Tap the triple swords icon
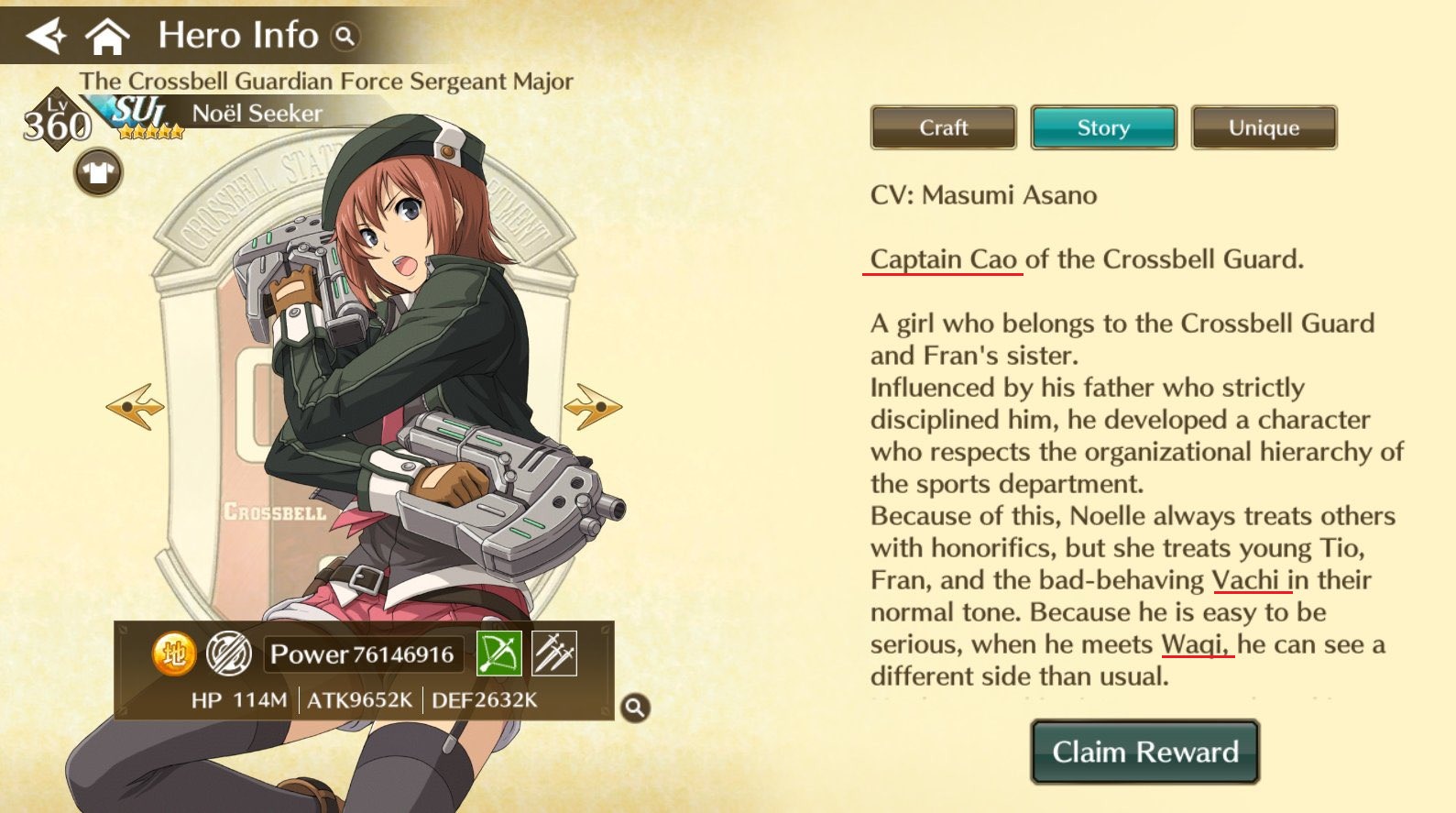1456x813 pixels. click(554, 654)
